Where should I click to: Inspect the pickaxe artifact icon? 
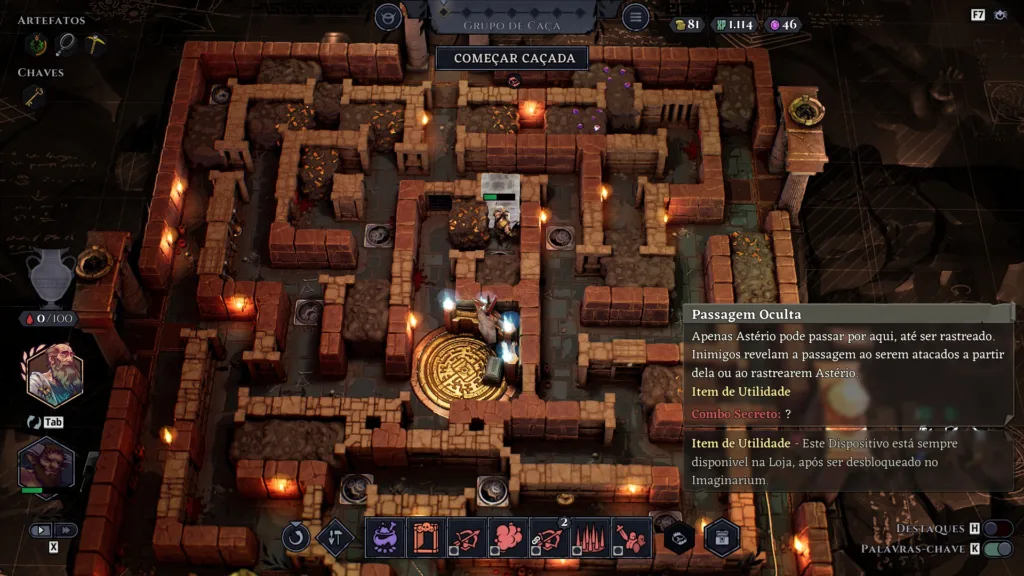click(x=95, y=43)
